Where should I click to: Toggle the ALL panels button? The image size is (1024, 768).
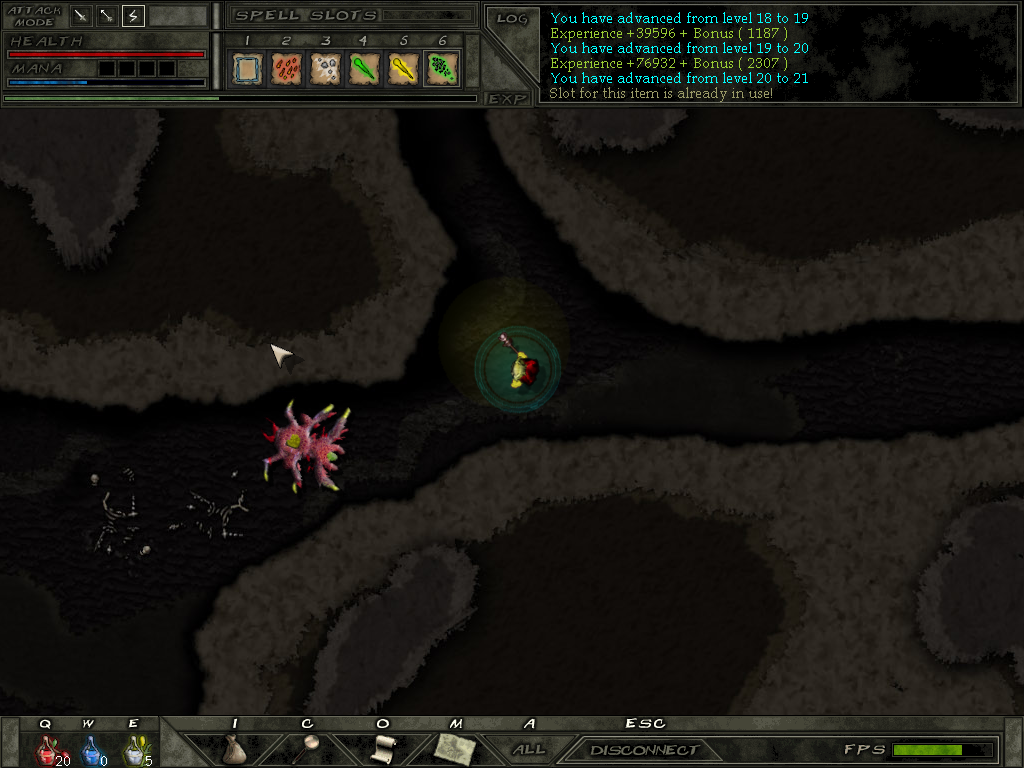[x=529, y=749]
